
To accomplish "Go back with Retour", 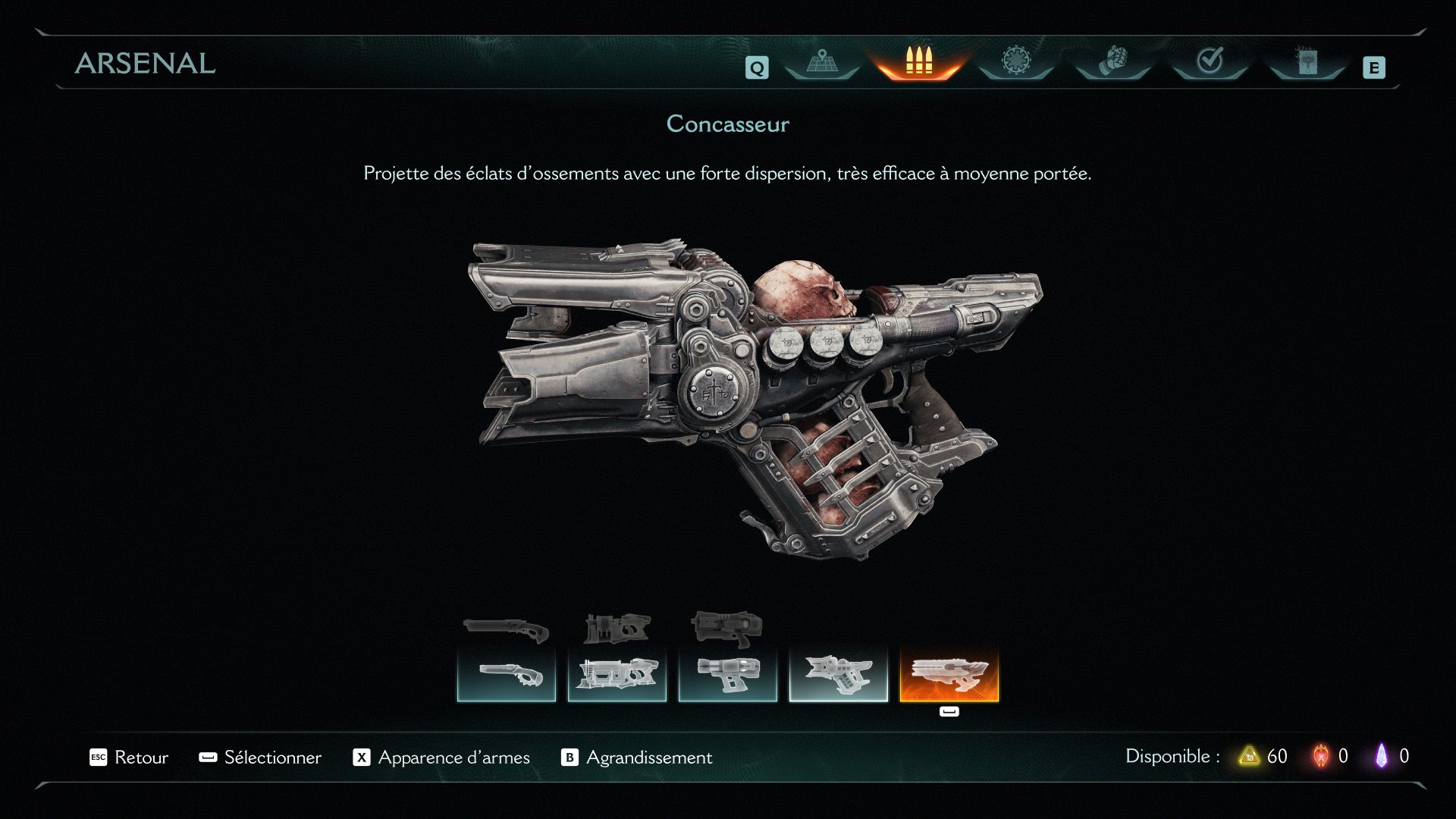I will click(x=129, y=757).
